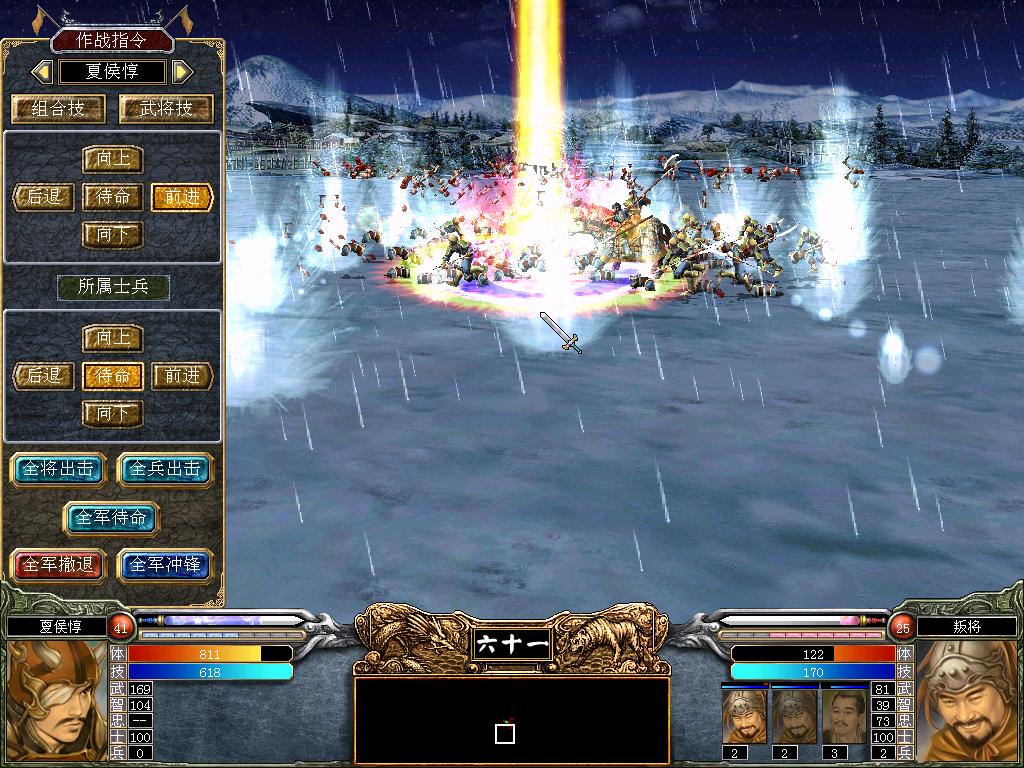
Task: Click 全兵出击 all soldiers attack
Action: [x=166, y=469]
